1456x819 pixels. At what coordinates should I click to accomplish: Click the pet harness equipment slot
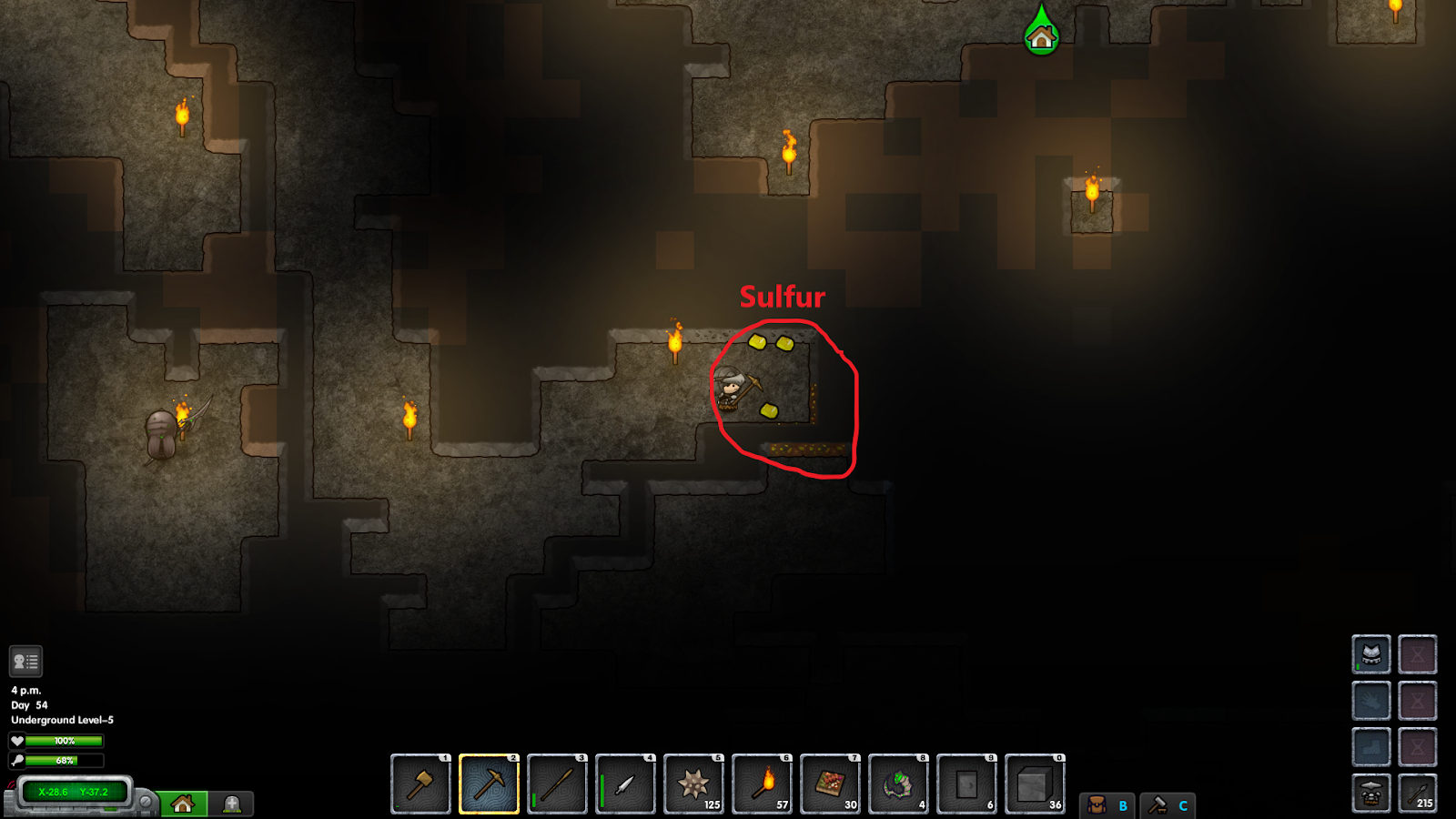[x=1370, y=792]
